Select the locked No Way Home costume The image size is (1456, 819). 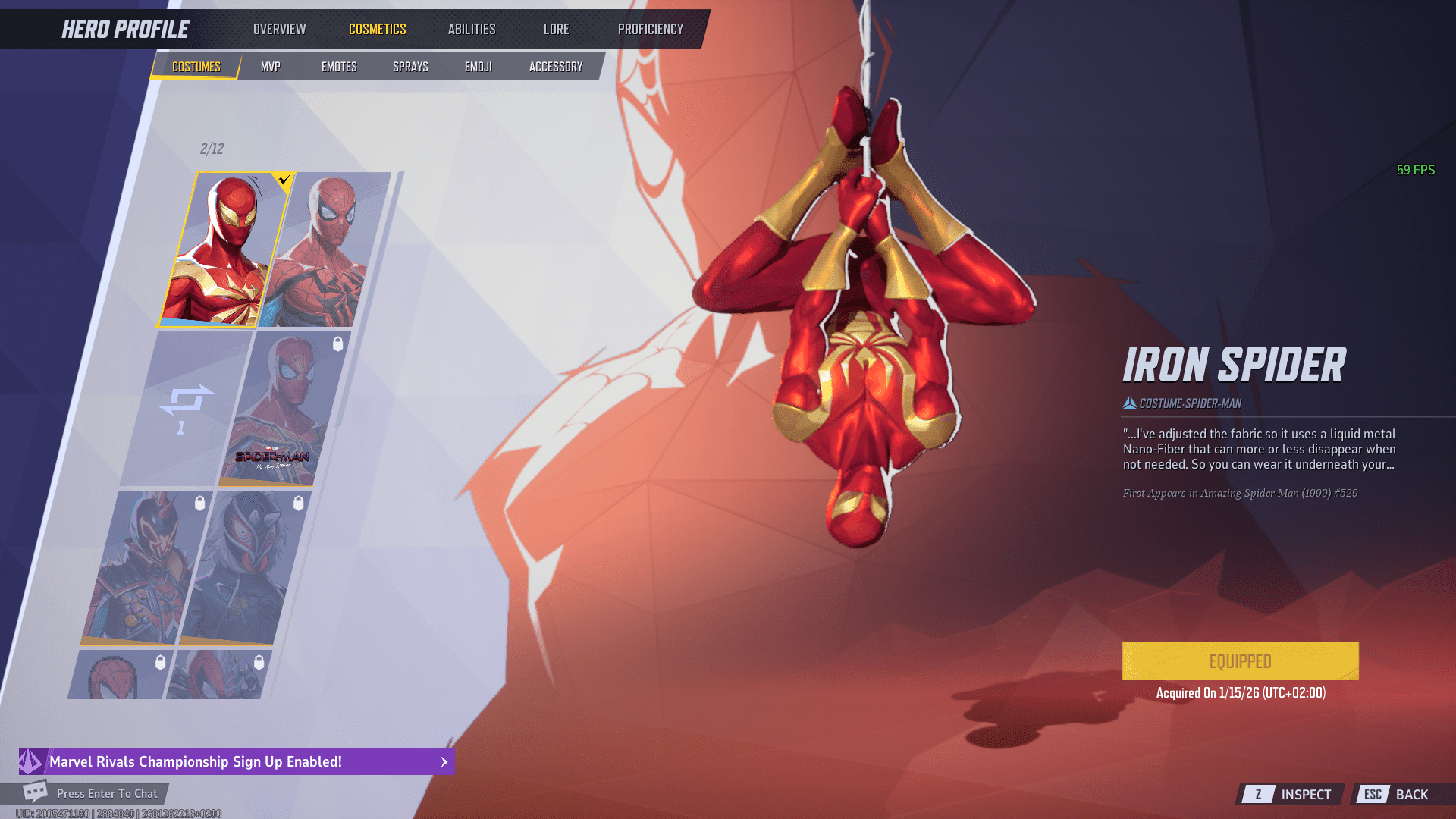(x=283, y=408)
